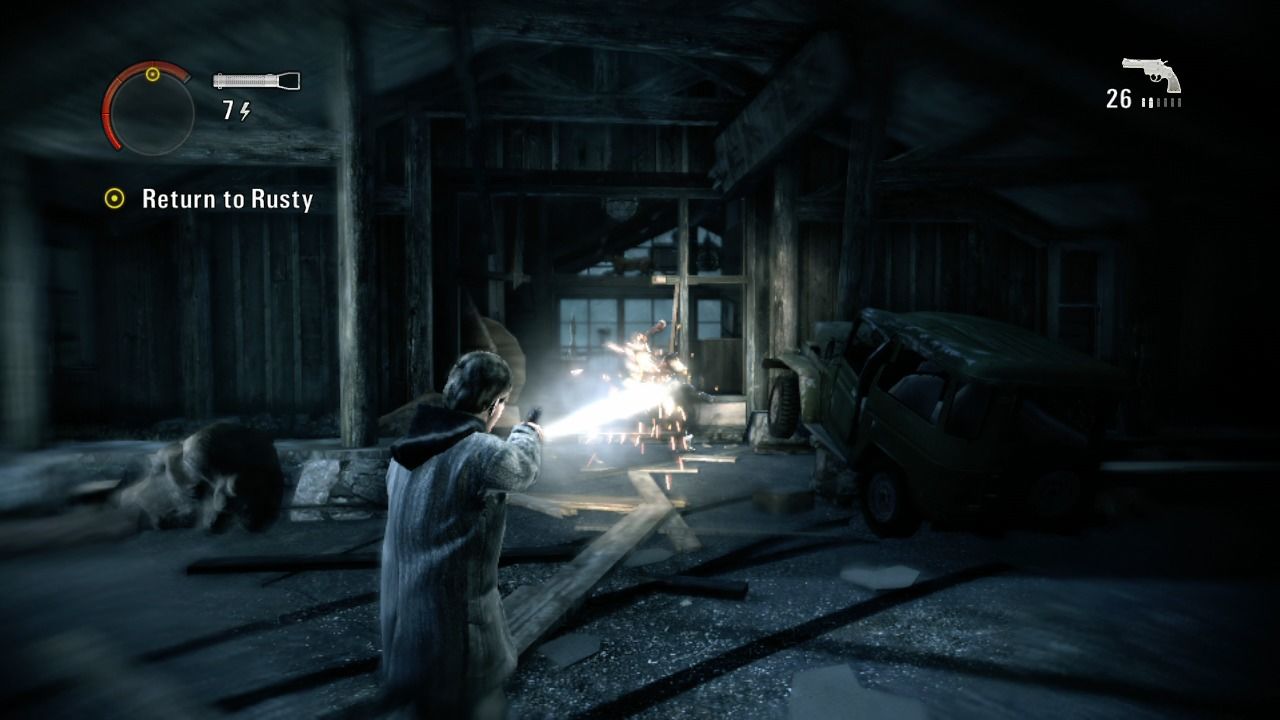Click the flashlight battery icon
The width and height of the screenshot is (1280, 720).
point(256,81)
